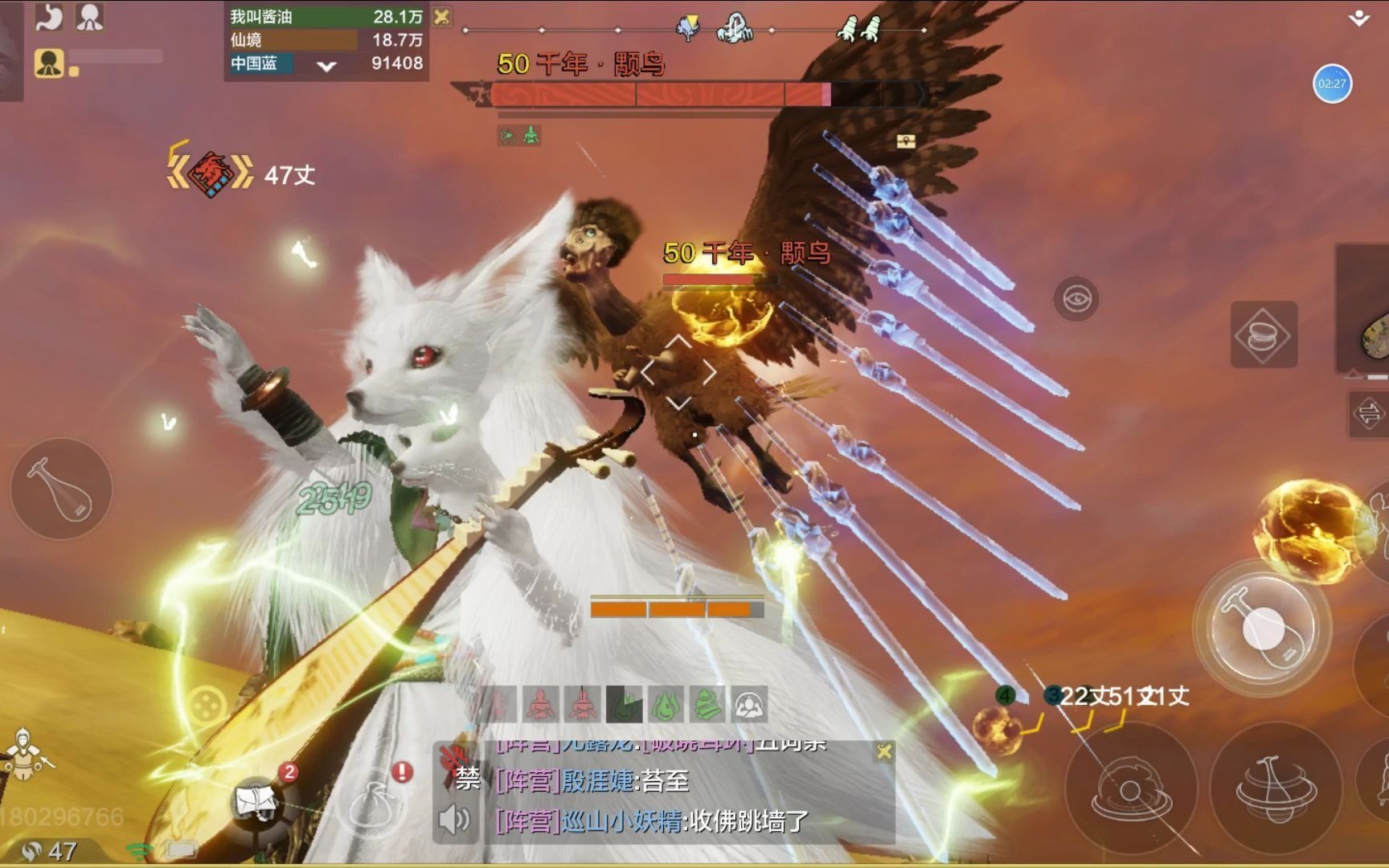1389x868 pixels.
Task: Expand the damage ranking list arrow
Action: pos(326,66)
